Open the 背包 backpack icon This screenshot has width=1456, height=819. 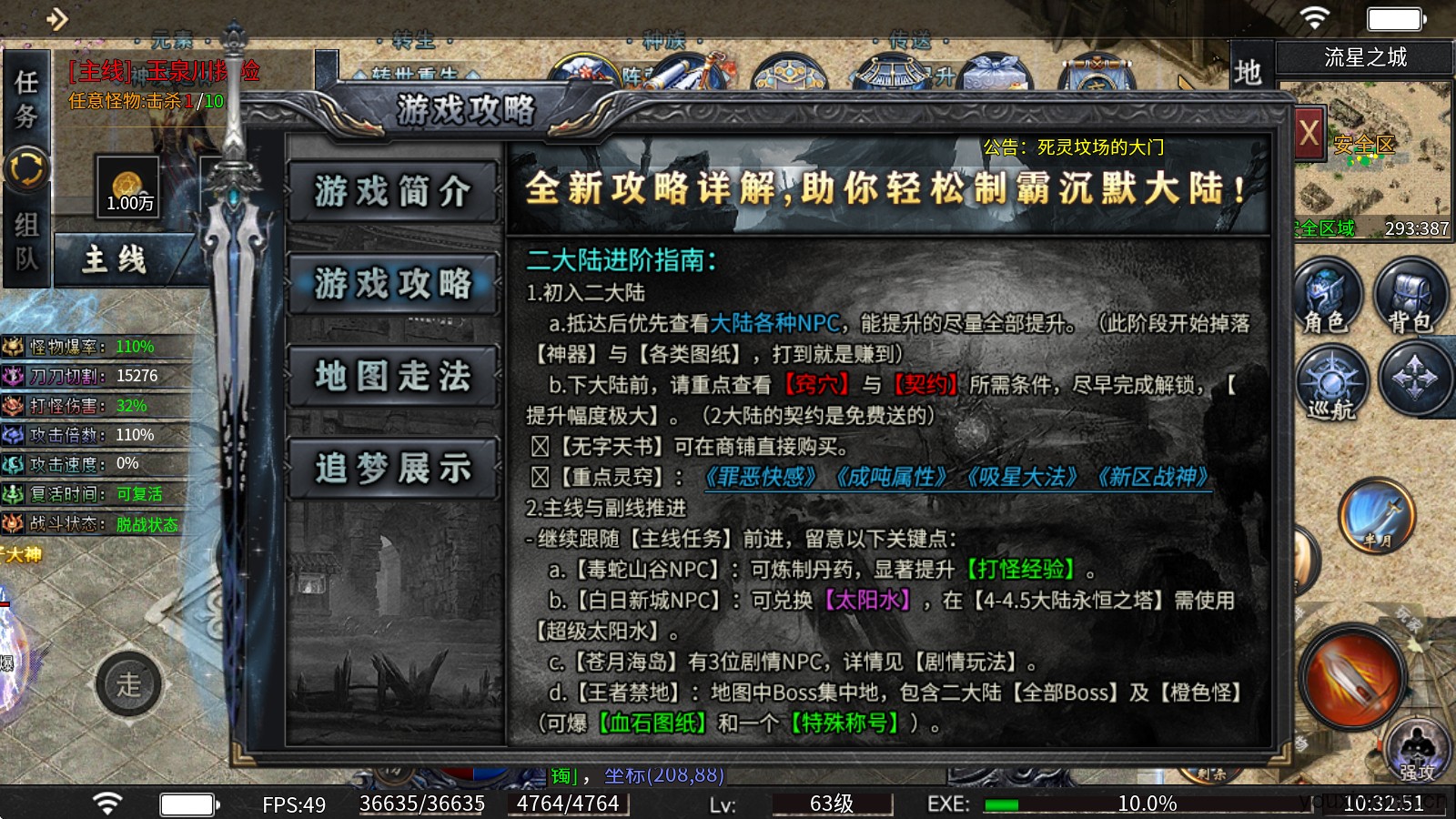click(x=1411, y=296)
